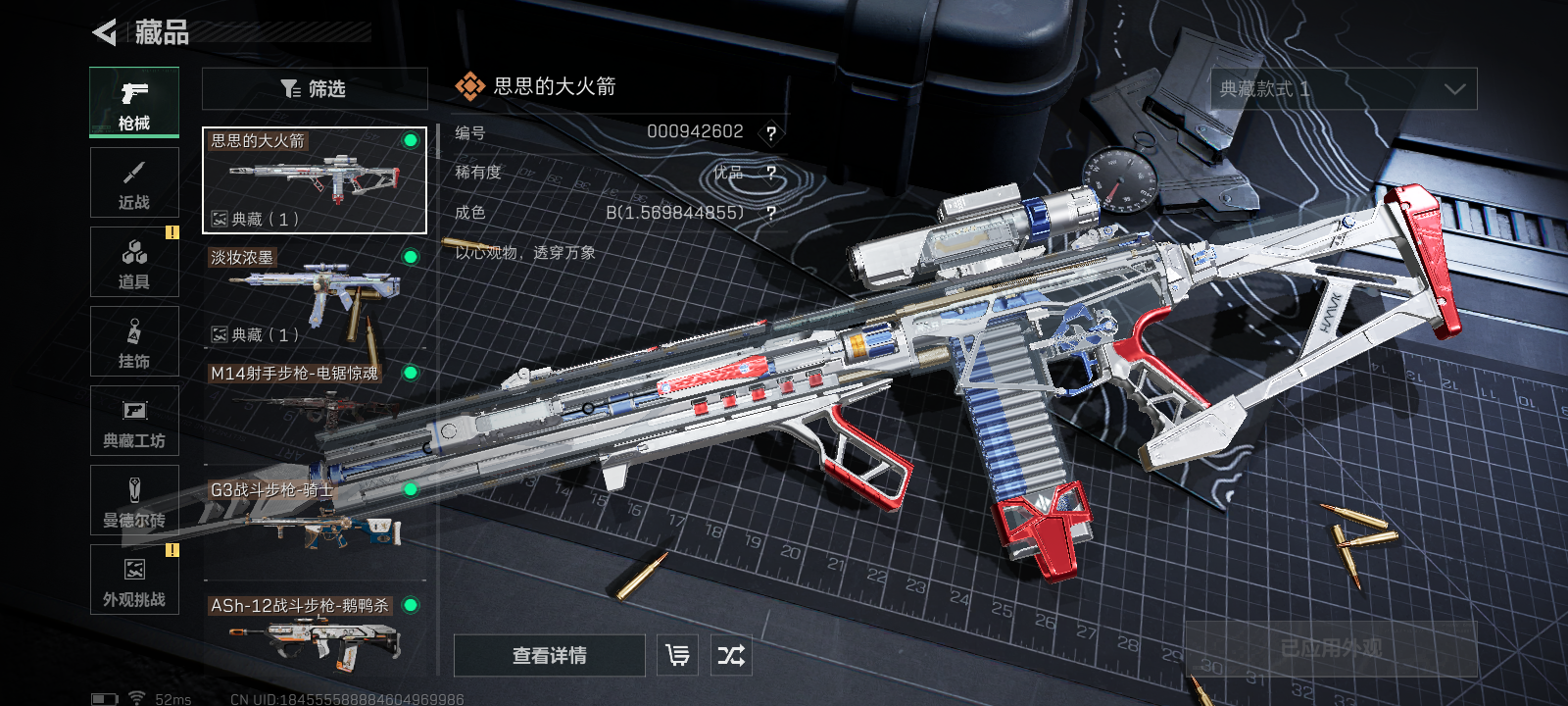This screenshot has width=1568, height=706.
Task: Pick the G3战斗步枪-骑士 skin
Action: click(x=315, y=520)
